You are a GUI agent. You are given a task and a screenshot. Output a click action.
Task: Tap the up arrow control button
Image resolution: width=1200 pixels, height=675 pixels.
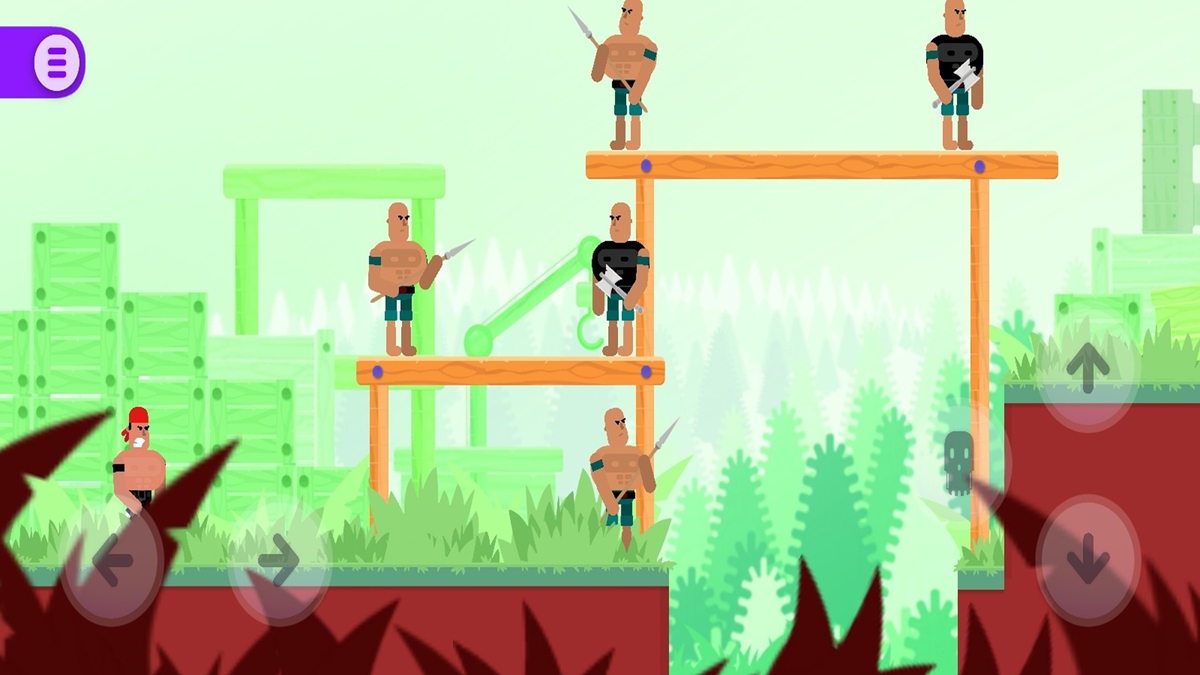(x=1088, y=368)
